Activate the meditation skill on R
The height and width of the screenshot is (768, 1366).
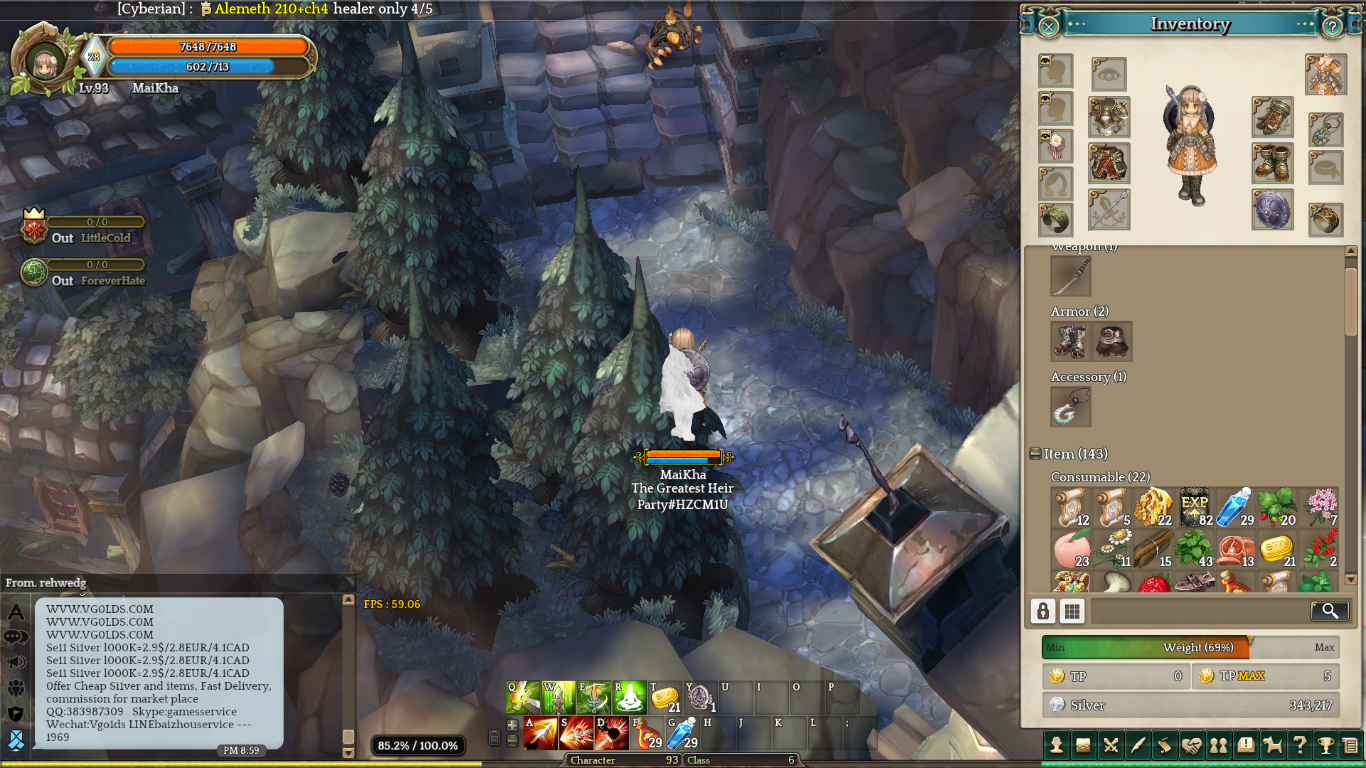click(629, 697)
